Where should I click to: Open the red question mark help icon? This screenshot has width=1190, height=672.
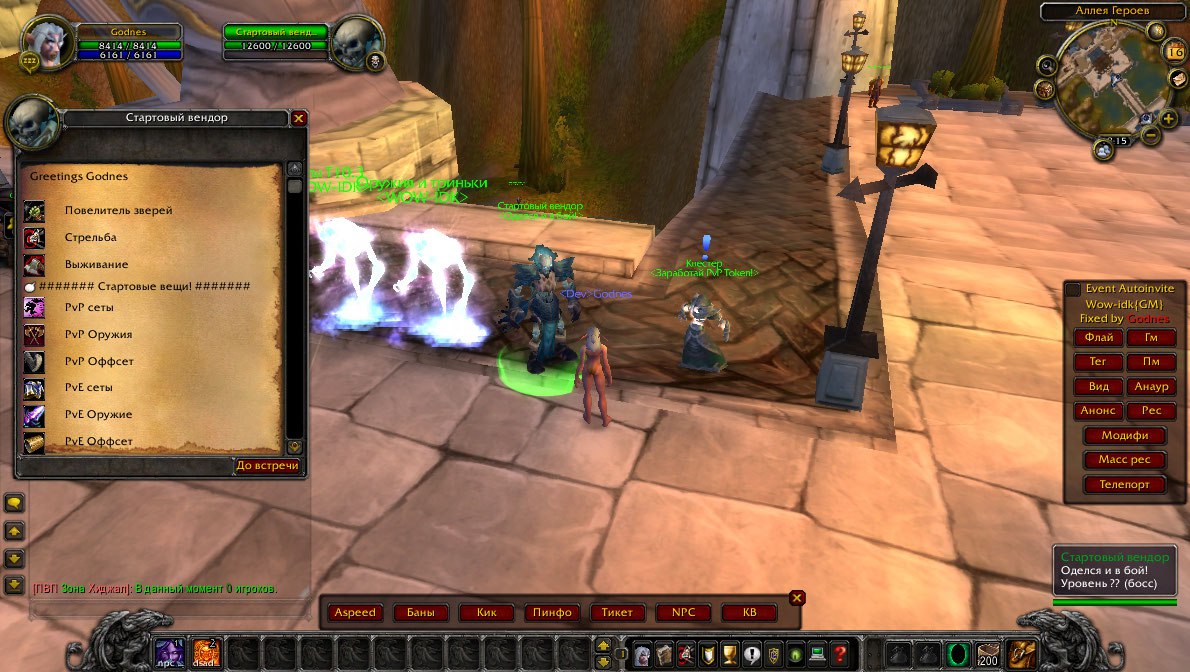pyautogui.click(x=841, y=653)
